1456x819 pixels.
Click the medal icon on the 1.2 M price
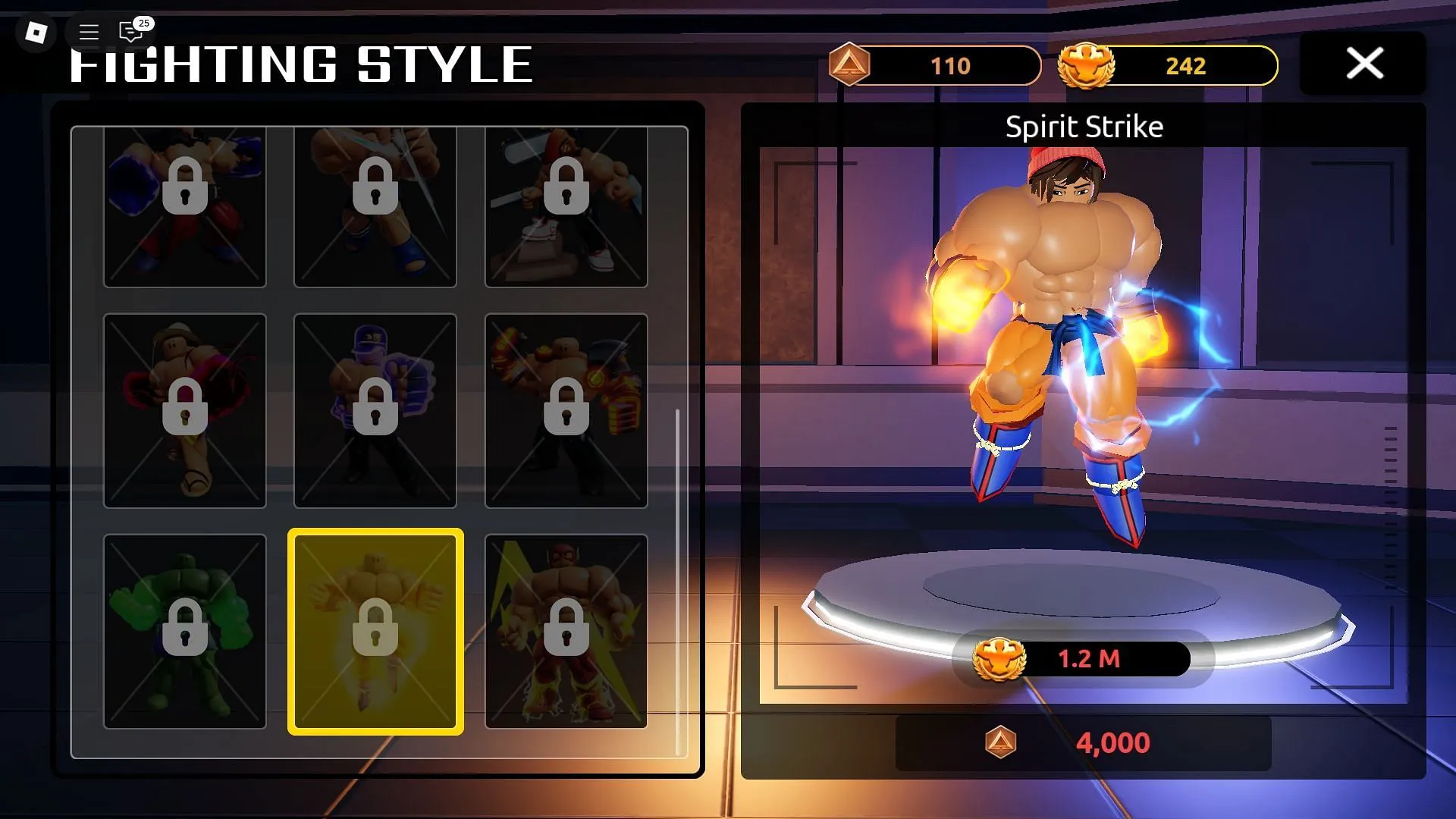tap(1001, 658)
